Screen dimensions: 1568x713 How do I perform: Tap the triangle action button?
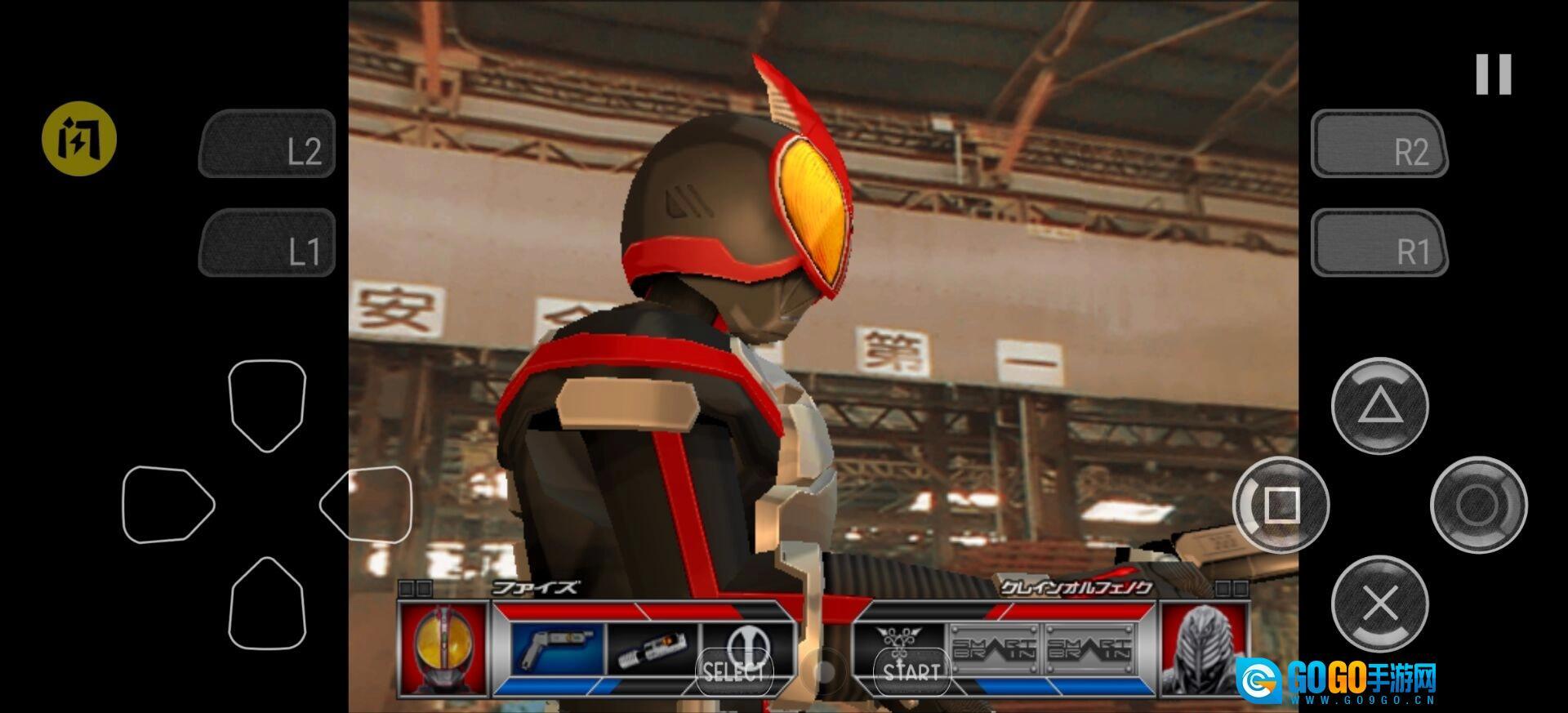(x=1379, y=406)
